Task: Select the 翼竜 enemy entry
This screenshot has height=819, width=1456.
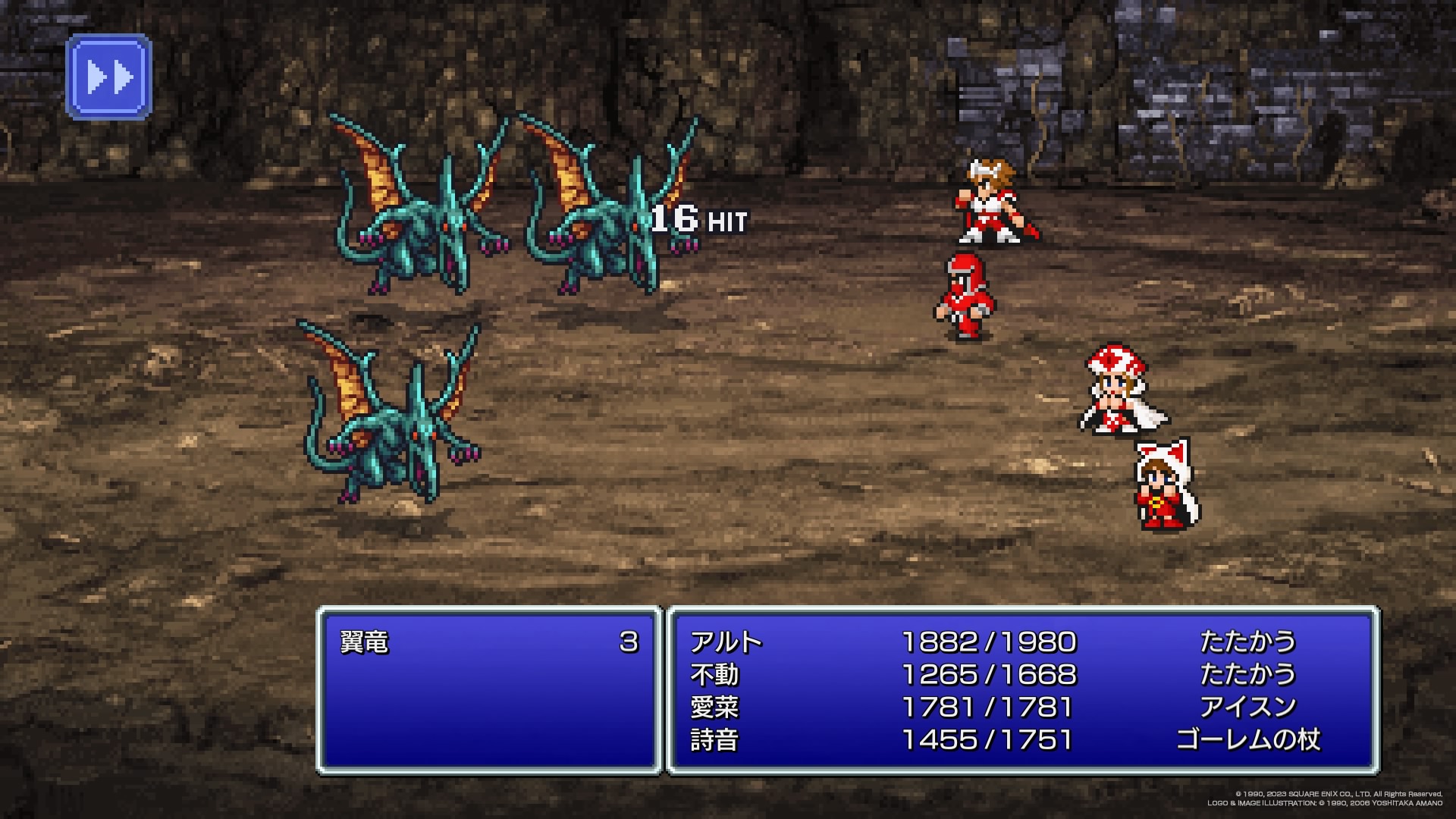Action: [366, 643]
